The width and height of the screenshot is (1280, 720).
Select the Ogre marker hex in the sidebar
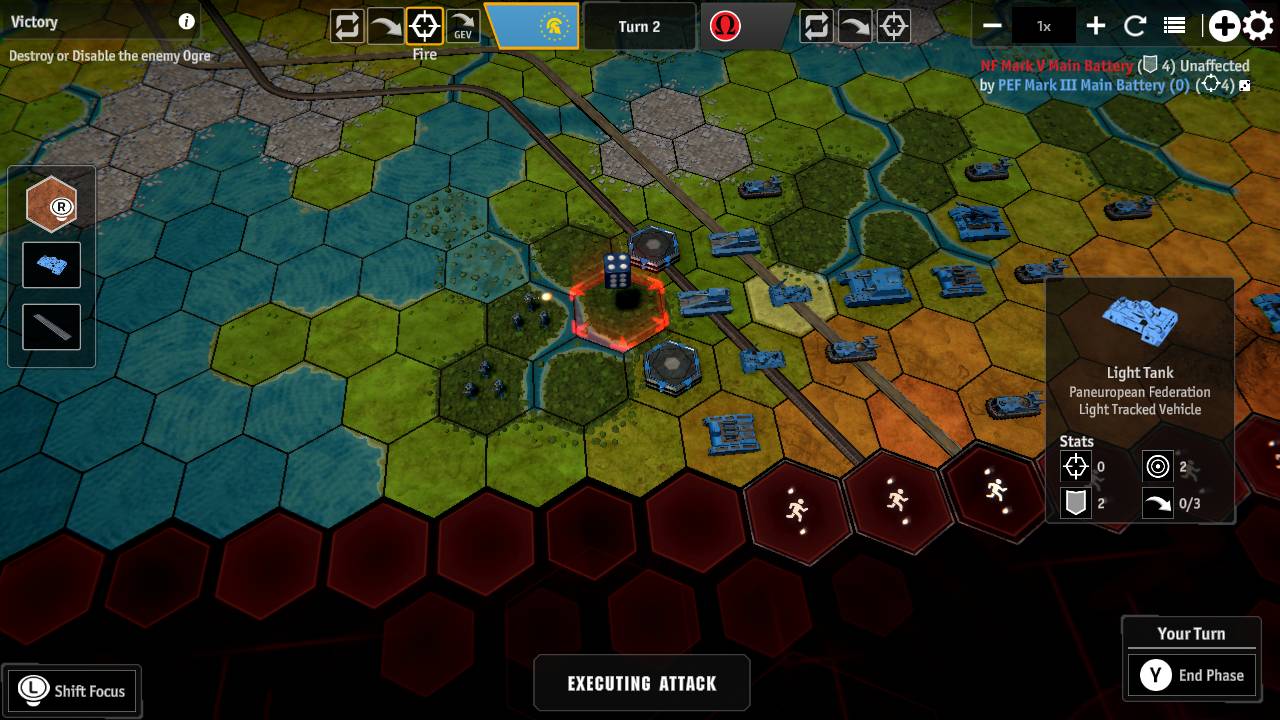point(51,204)
